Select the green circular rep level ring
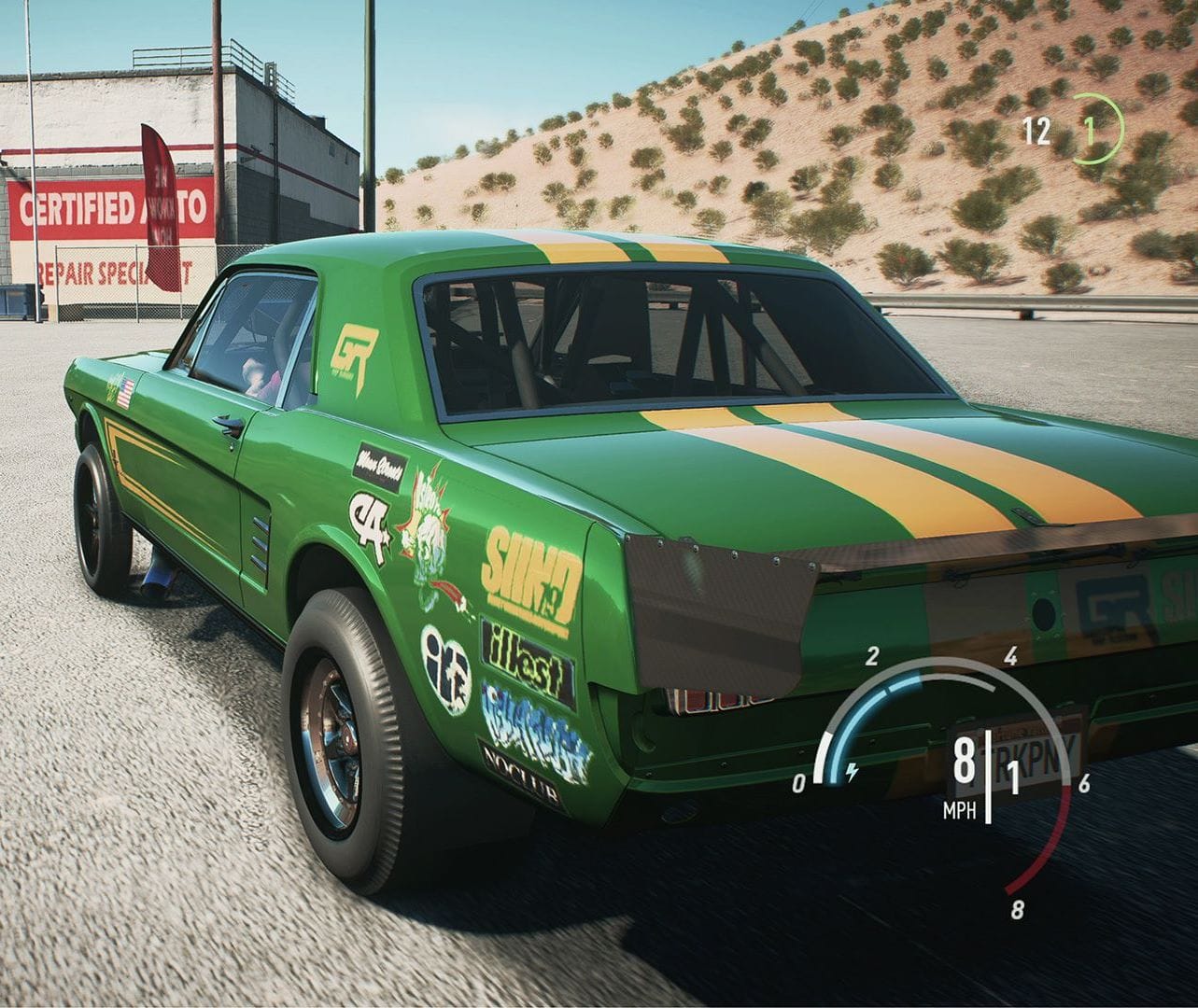Screen dimensions: 1198x1008 click(1097, 129)
